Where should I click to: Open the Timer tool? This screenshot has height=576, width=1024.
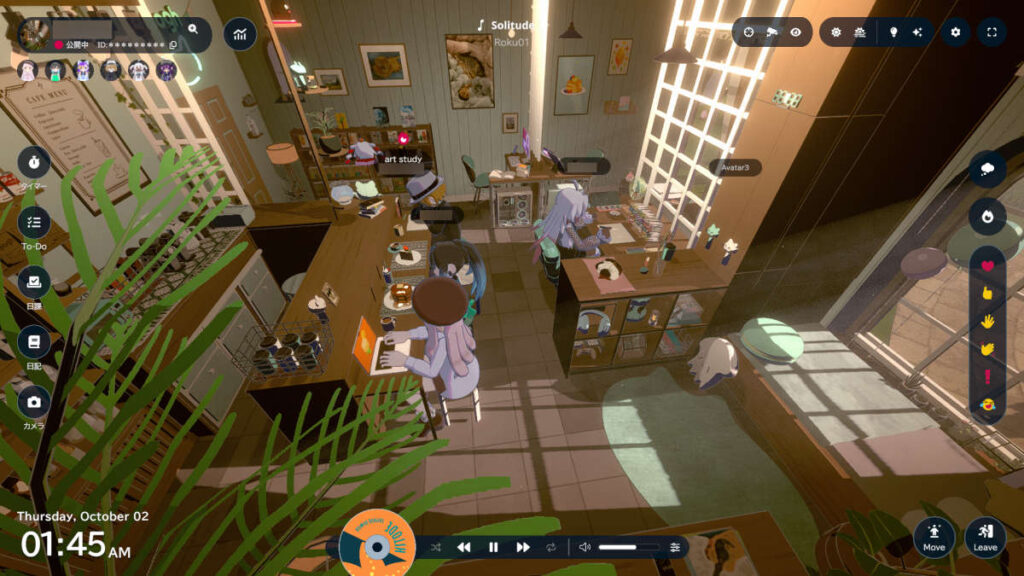pyautogui.click(x=34, y=161)
